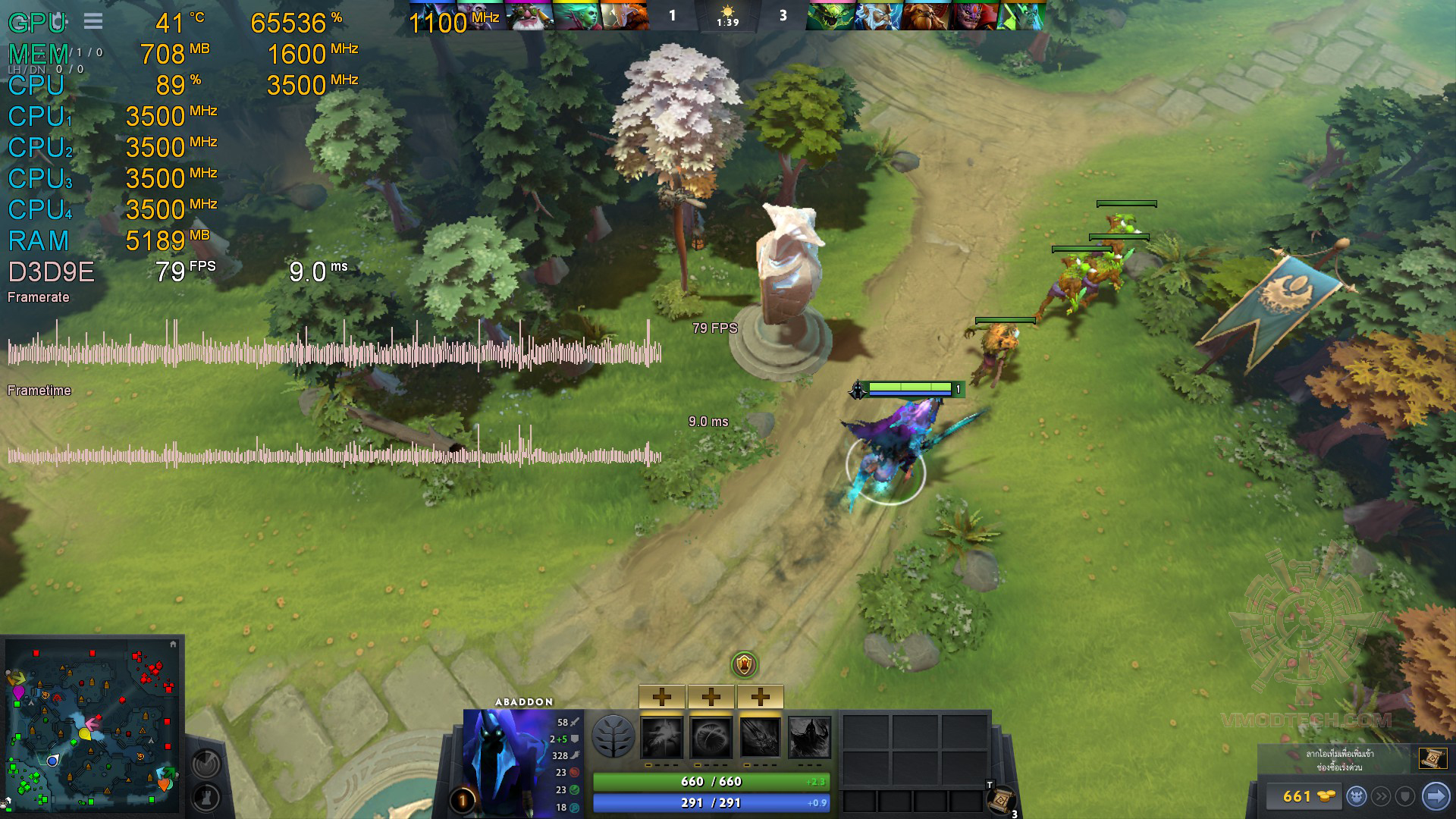Click the courier button
The width and height of the screenshot is (1456, 819).
(x=1357, y=796)
